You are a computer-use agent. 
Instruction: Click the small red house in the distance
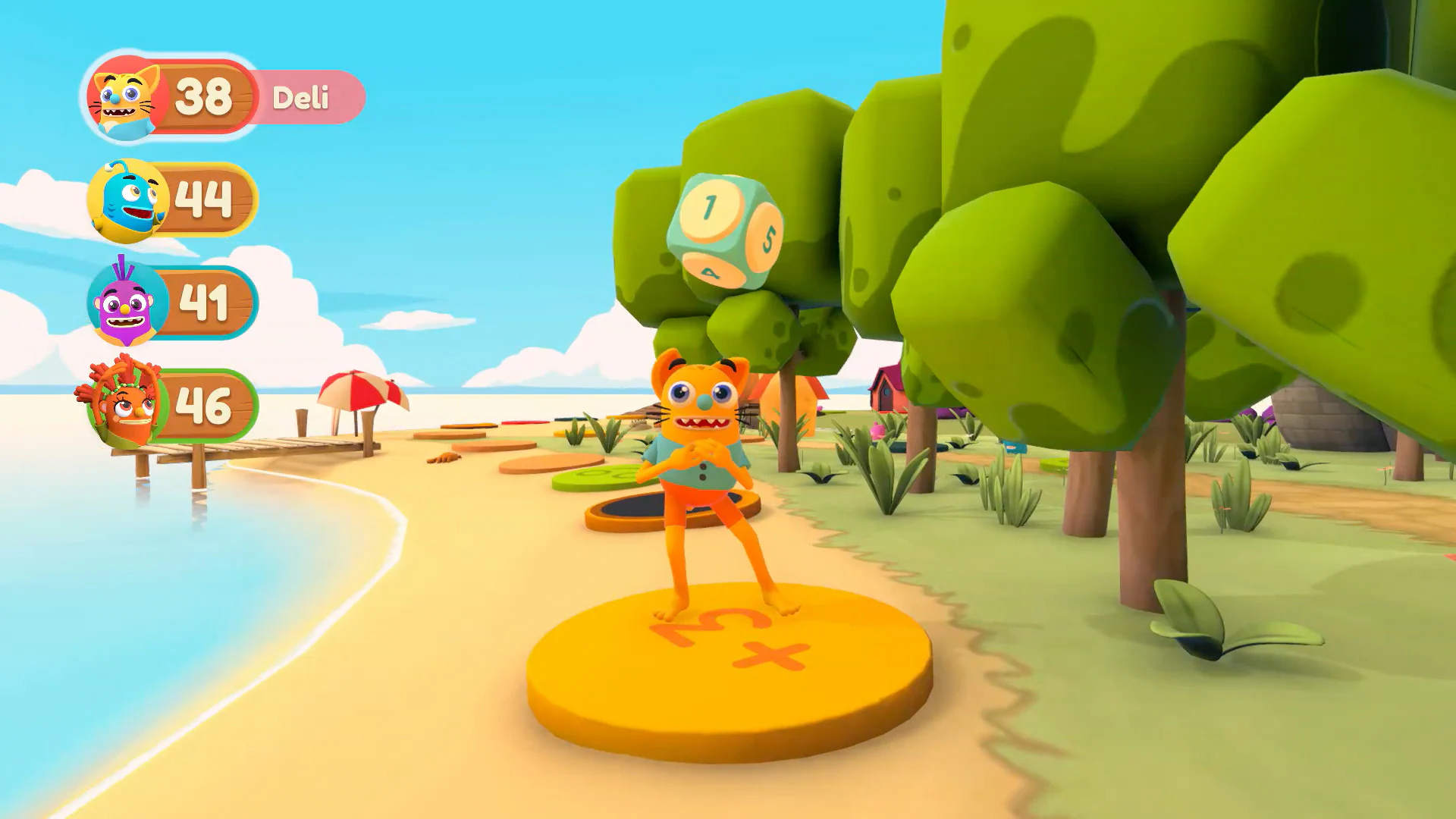coord(883,394)
